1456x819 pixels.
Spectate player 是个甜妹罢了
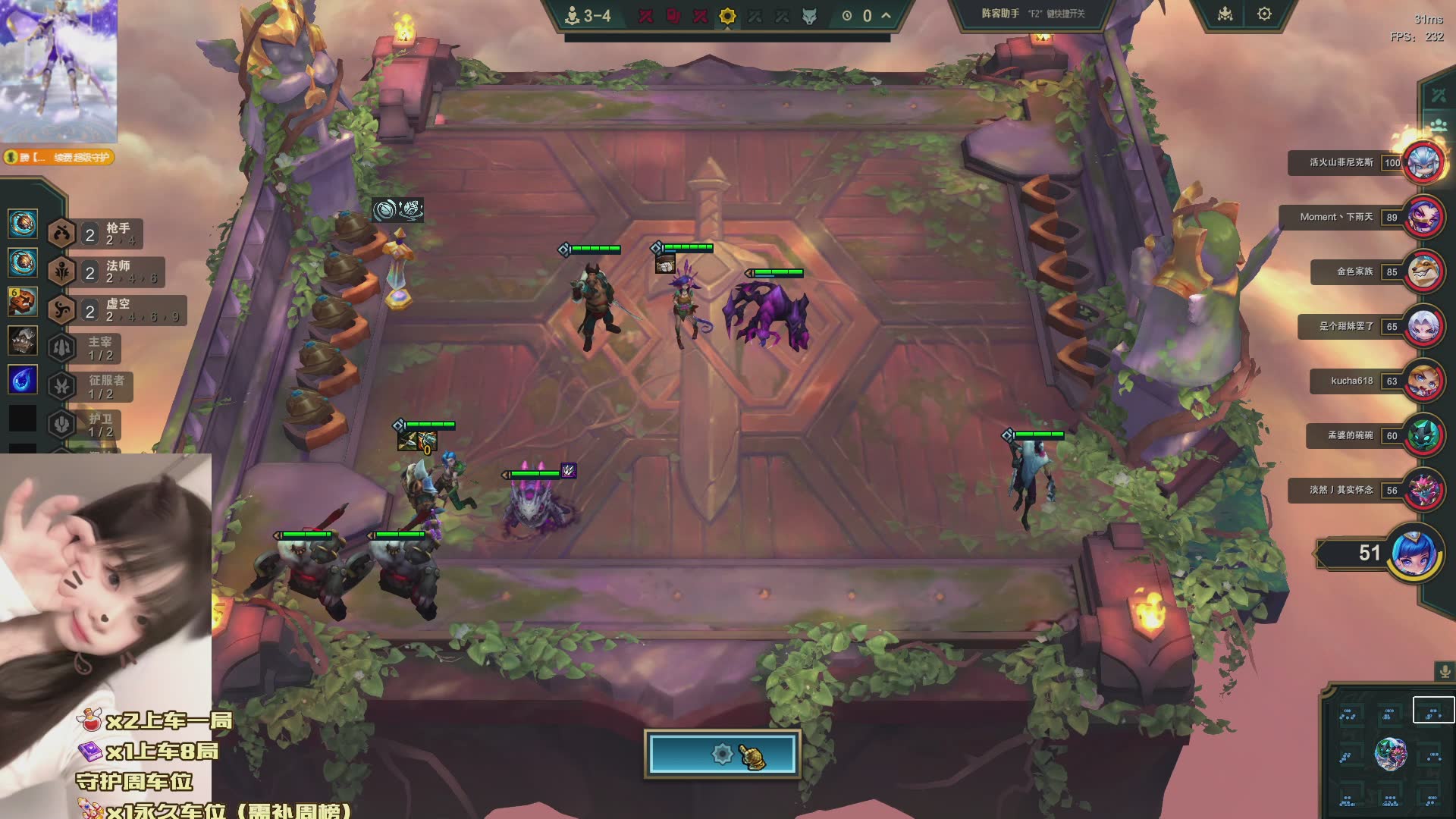(x=1423, y=326)
